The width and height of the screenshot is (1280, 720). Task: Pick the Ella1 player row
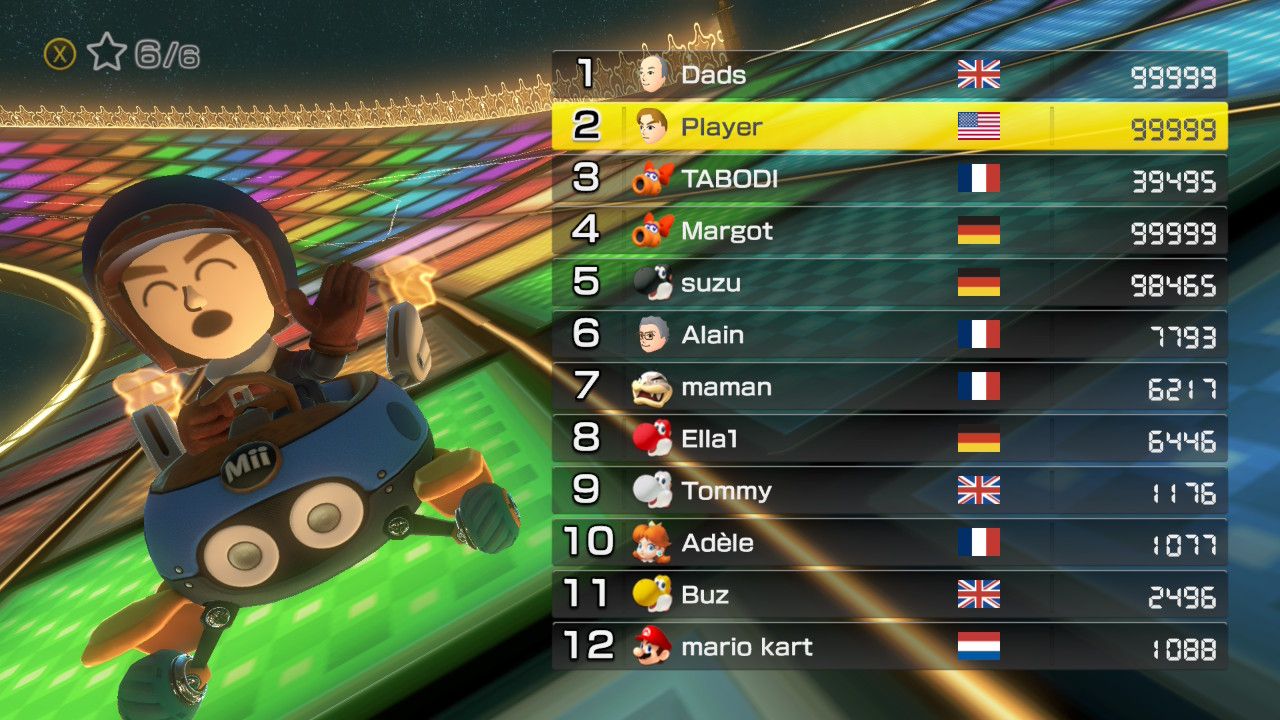tap(889, 439)
